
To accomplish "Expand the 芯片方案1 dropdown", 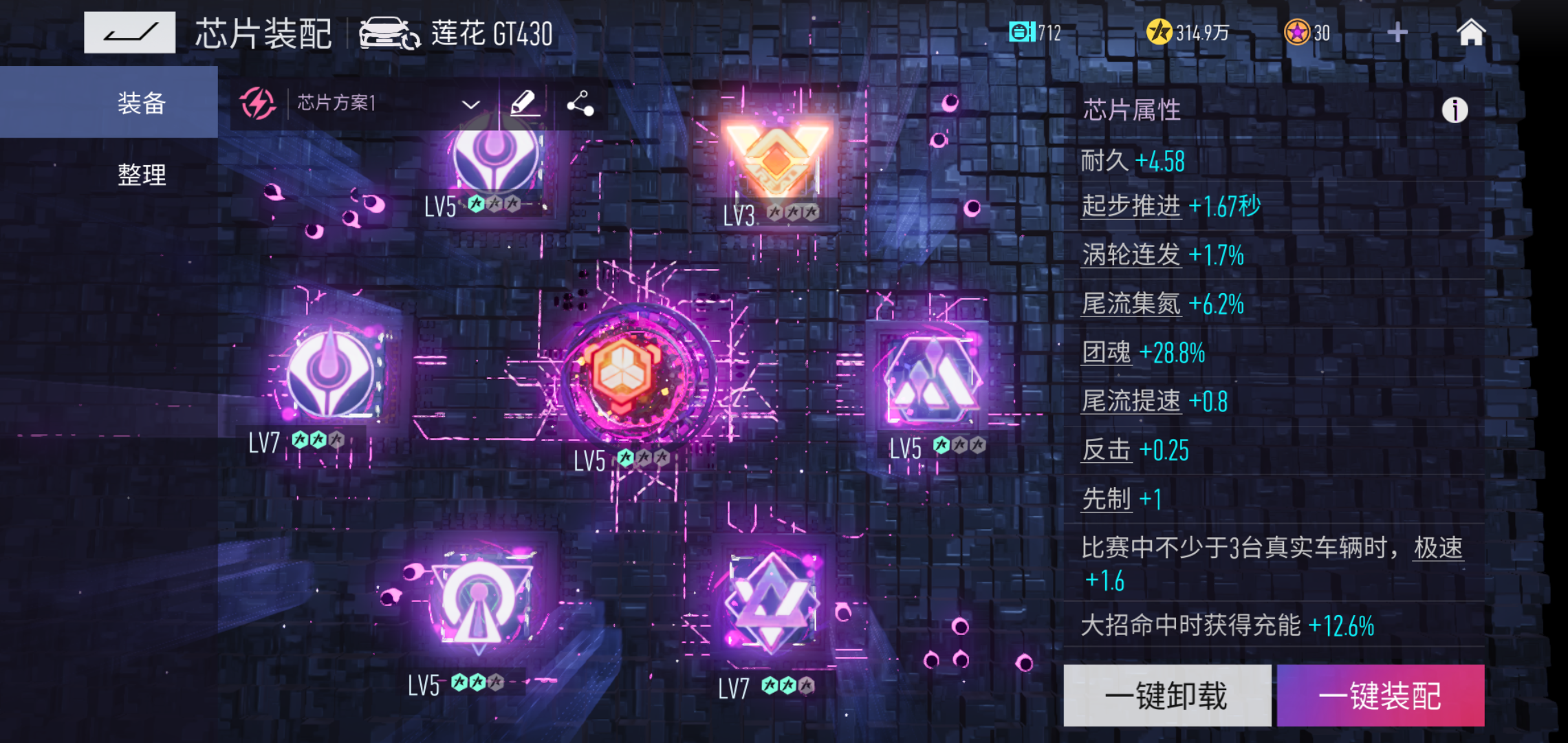I will click(x=470, y=104).
